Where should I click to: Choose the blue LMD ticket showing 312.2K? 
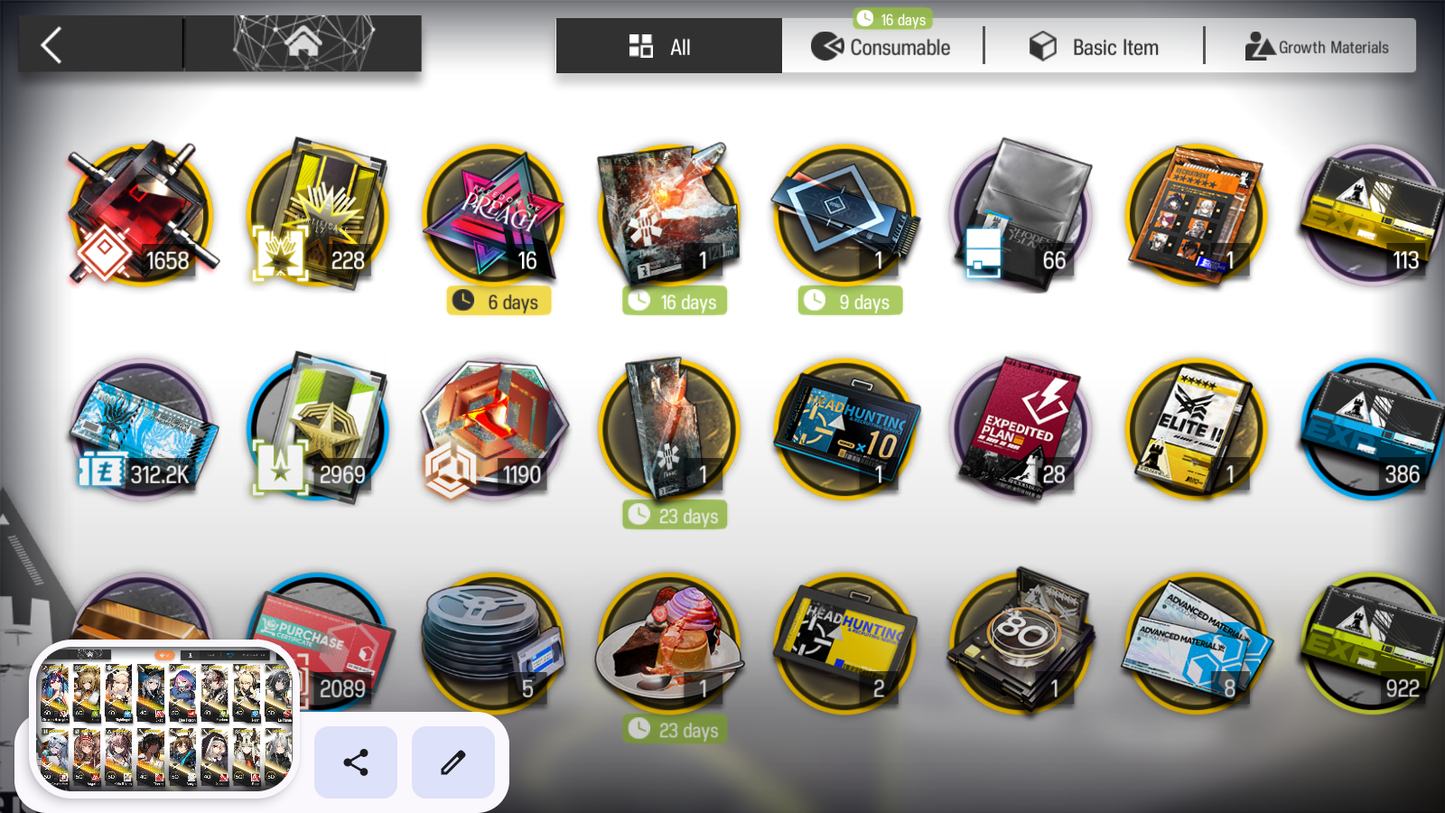[x=140, y=430]
